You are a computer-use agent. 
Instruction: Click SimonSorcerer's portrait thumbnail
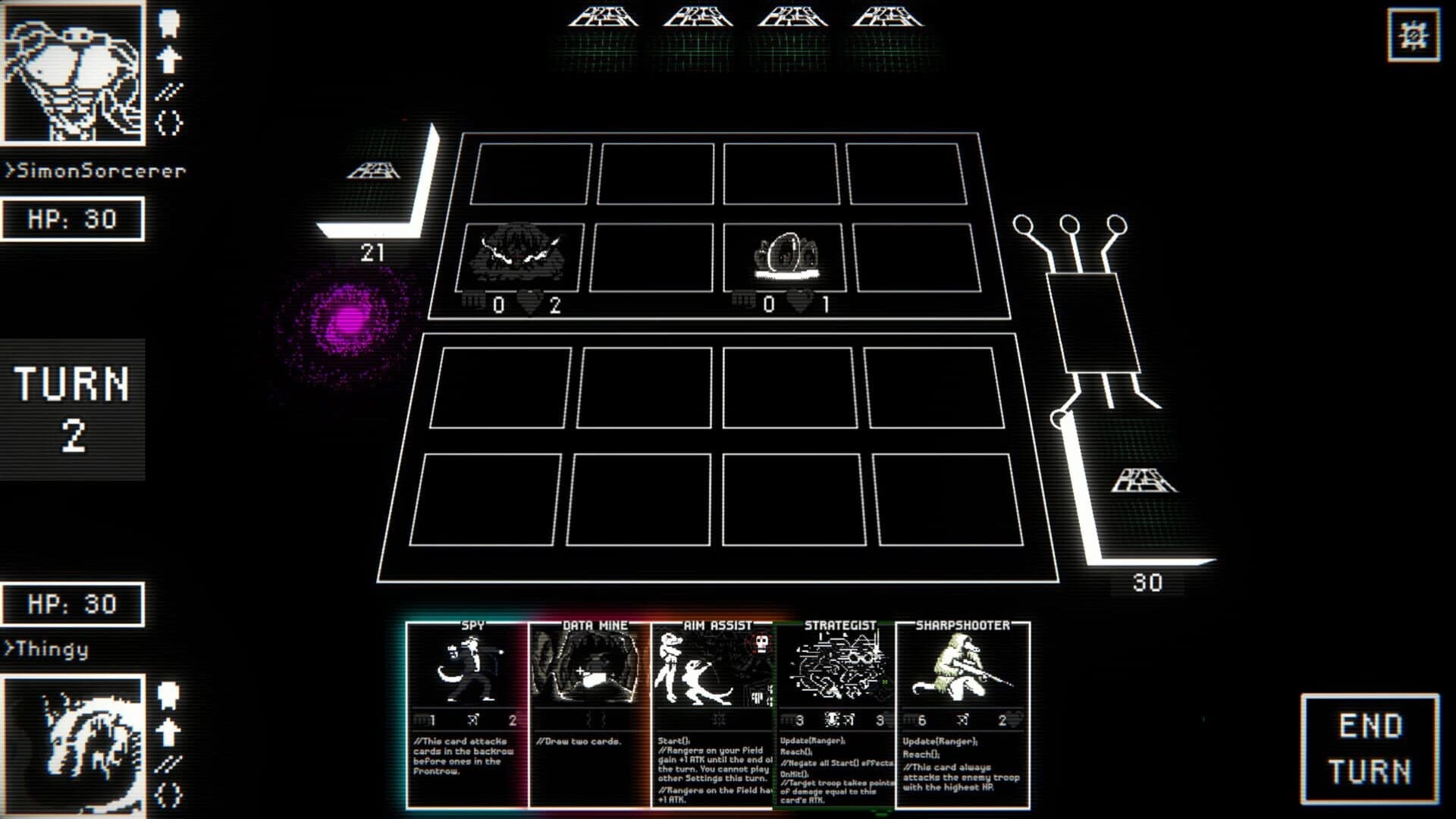point(74,74)
